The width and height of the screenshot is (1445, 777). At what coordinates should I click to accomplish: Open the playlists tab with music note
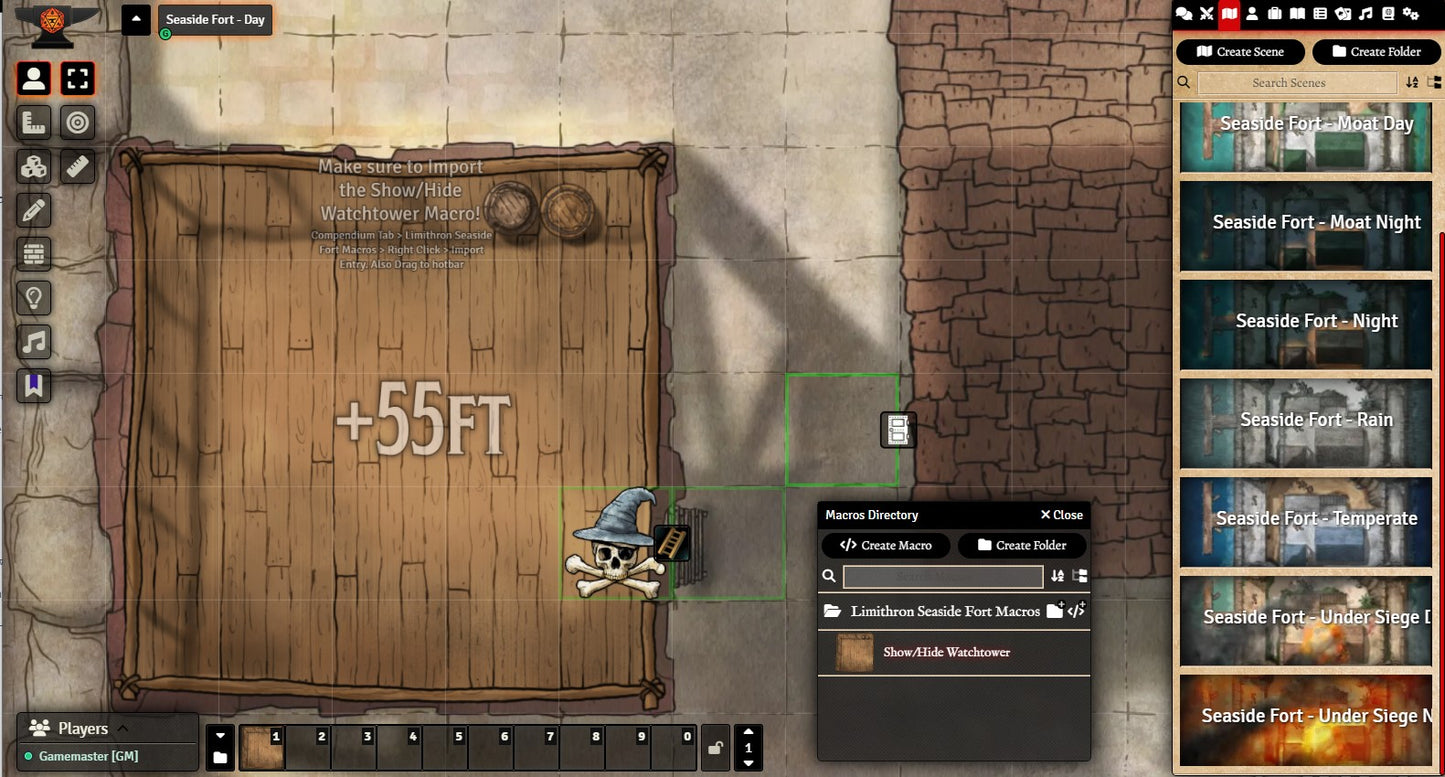[x=1366, y=14]
